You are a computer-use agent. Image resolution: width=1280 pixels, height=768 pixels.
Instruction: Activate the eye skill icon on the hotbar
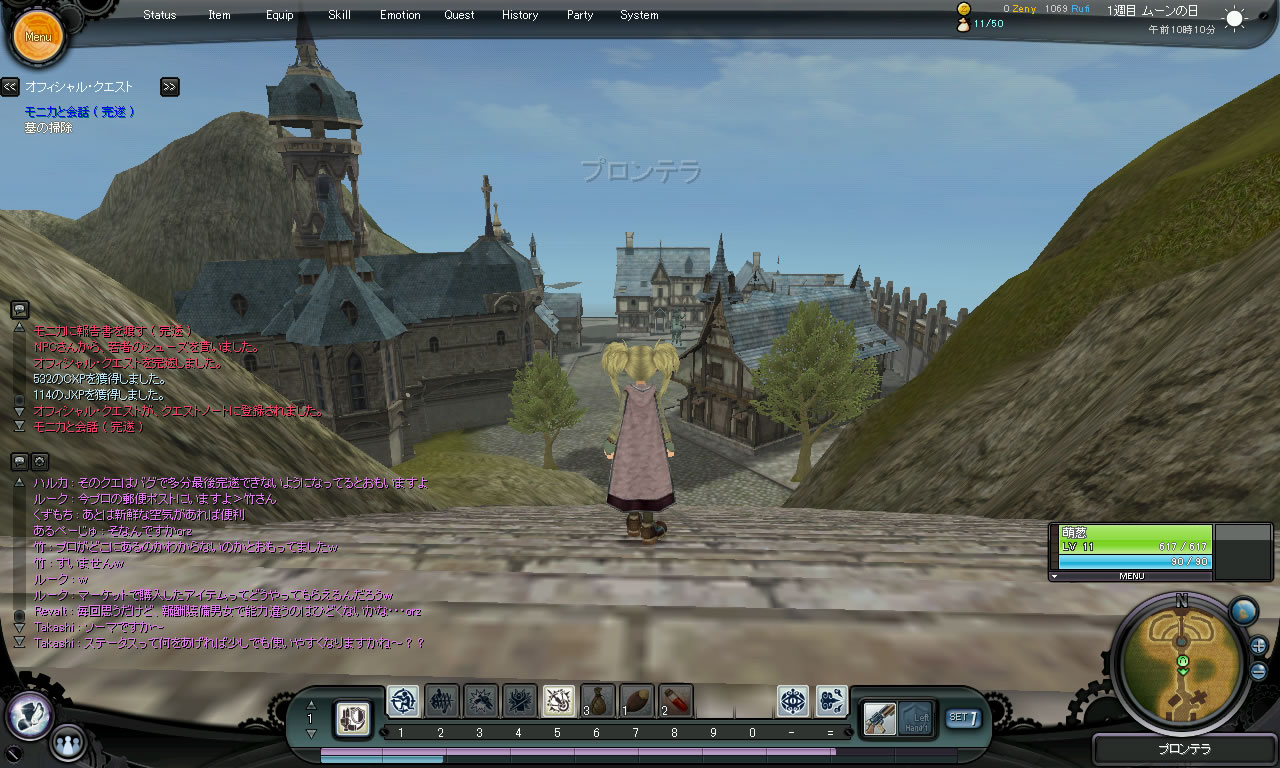click(793, 701)
